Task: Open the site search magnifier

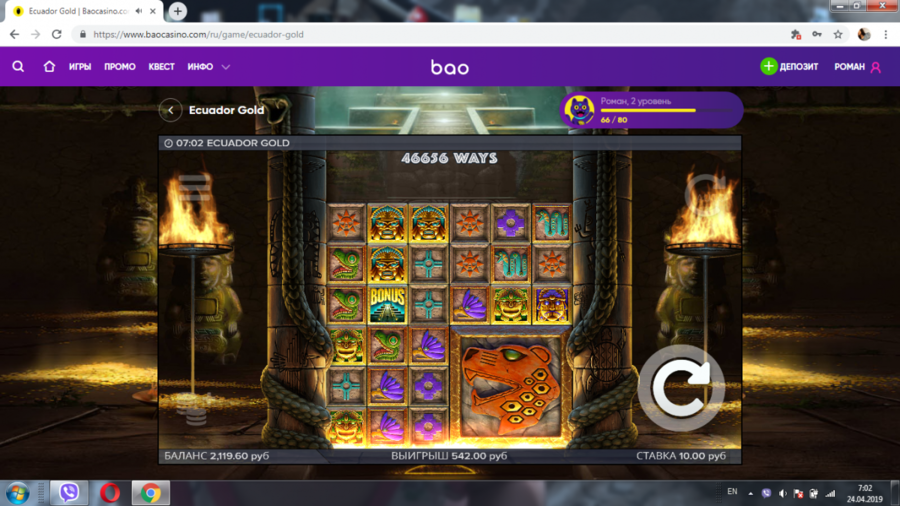Action: (x=18, y=67)
